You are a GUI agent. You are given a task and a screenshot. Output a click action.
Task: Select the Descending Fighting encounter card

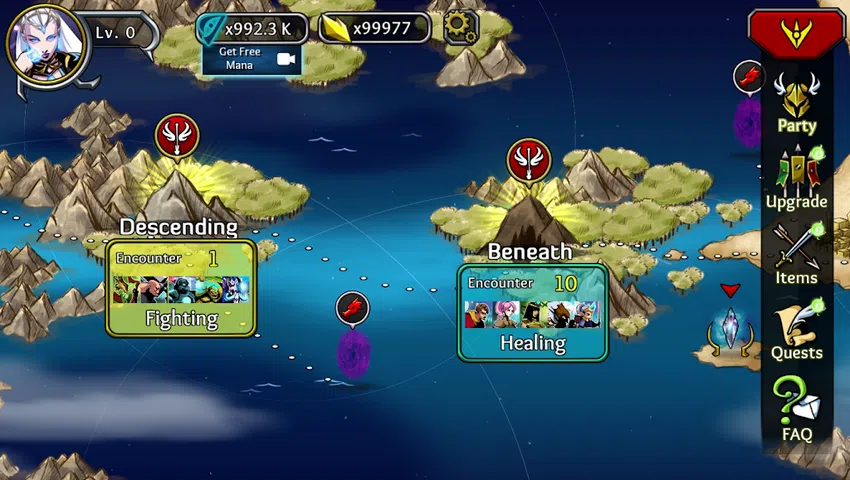coord(181,288)
